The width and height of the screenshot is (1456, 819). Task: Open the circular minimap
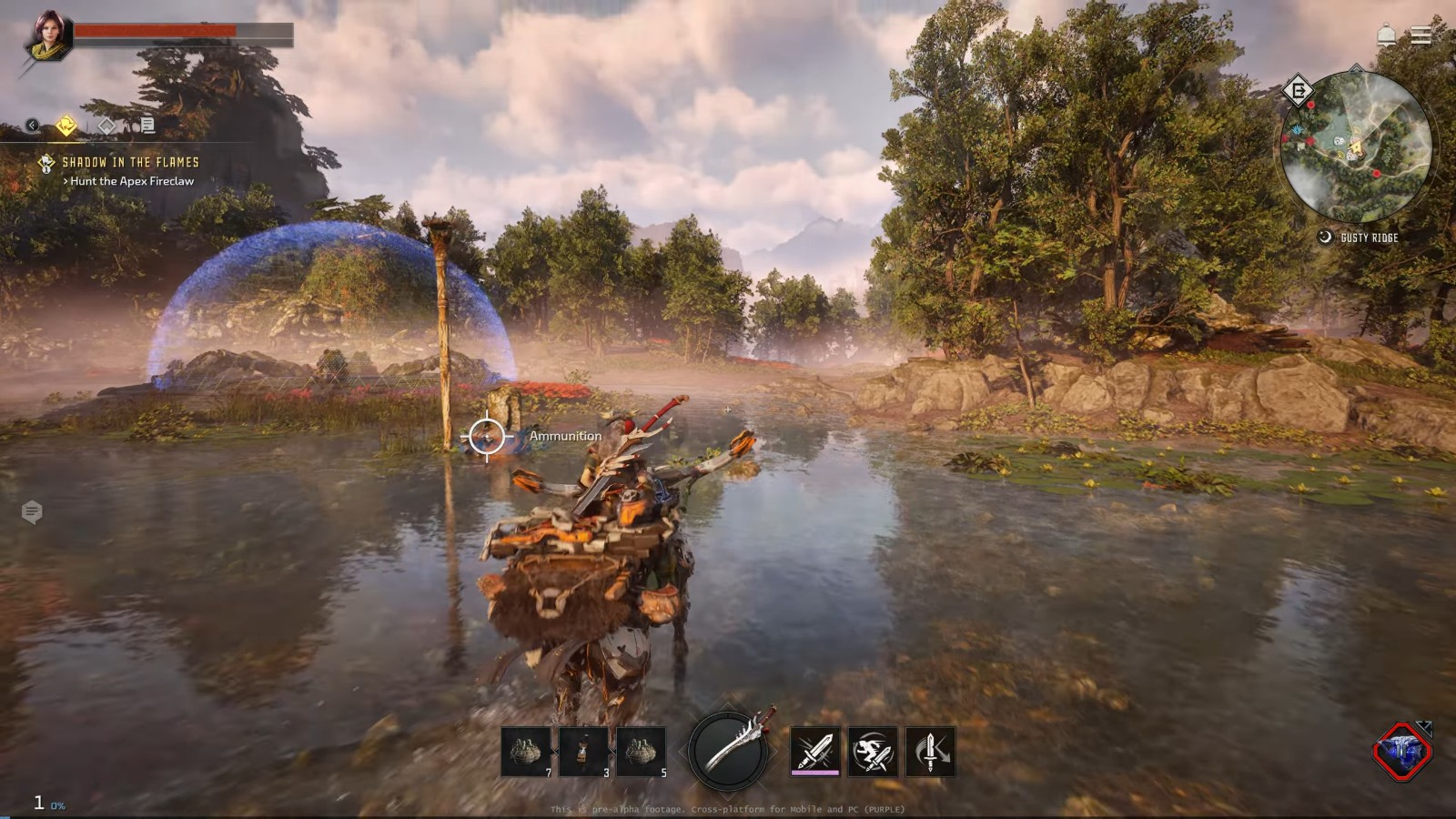point(1355,147)
